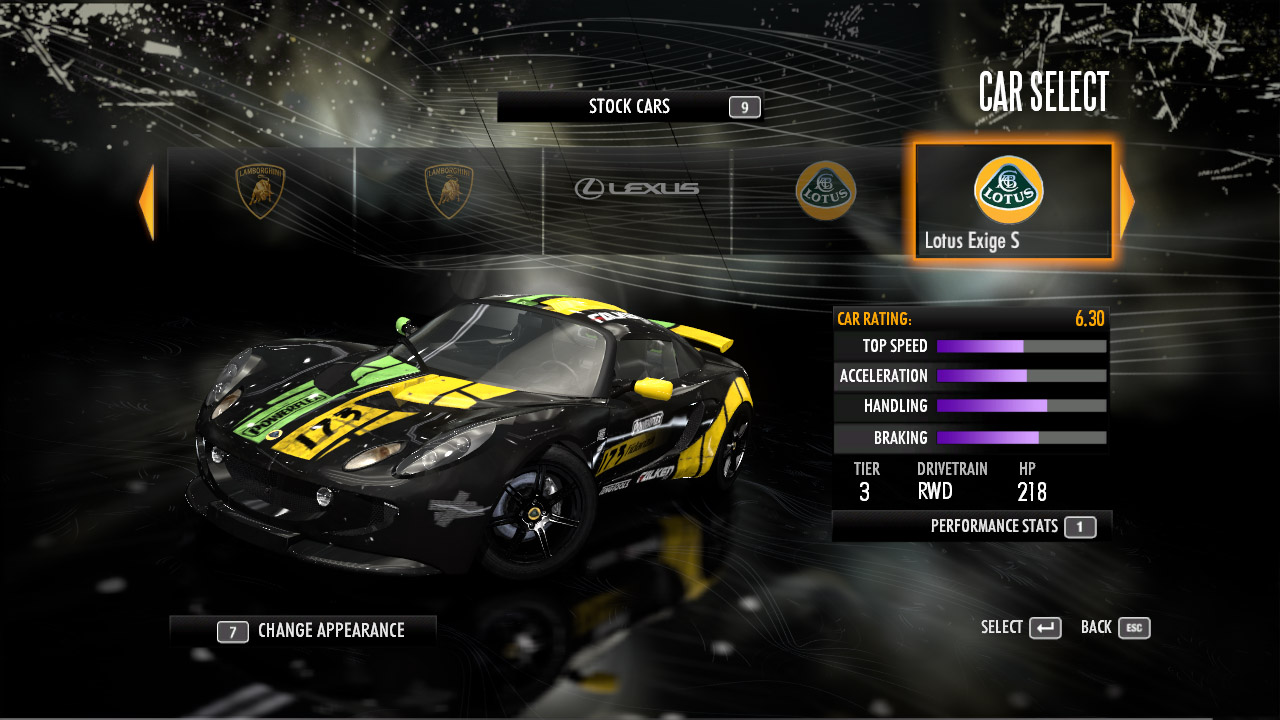Click the right carousel arrow
This screenshot has height=720, width=1280.
(x=1127, y=202)
